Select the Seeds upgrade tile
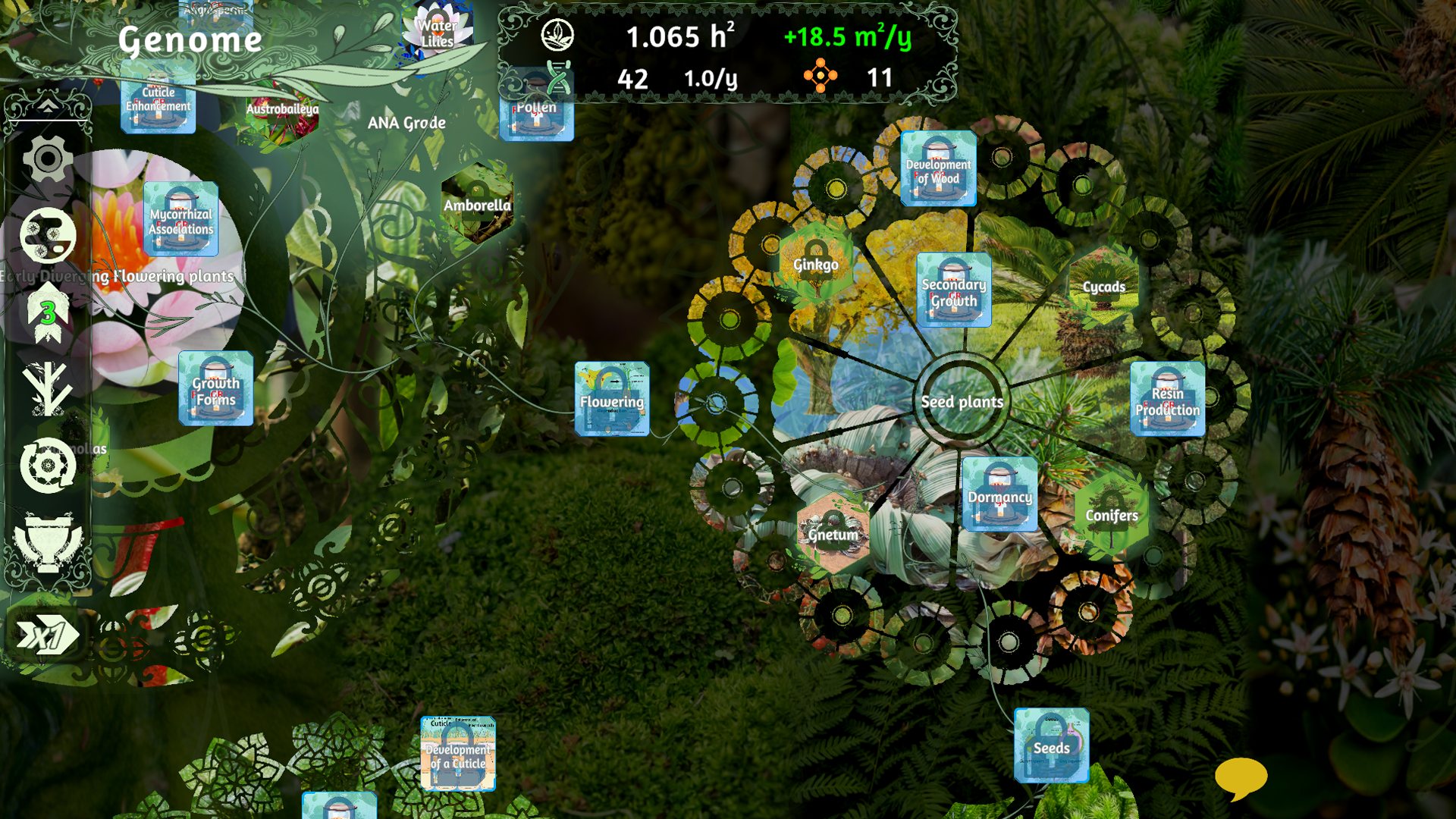 click(1051, 745)
